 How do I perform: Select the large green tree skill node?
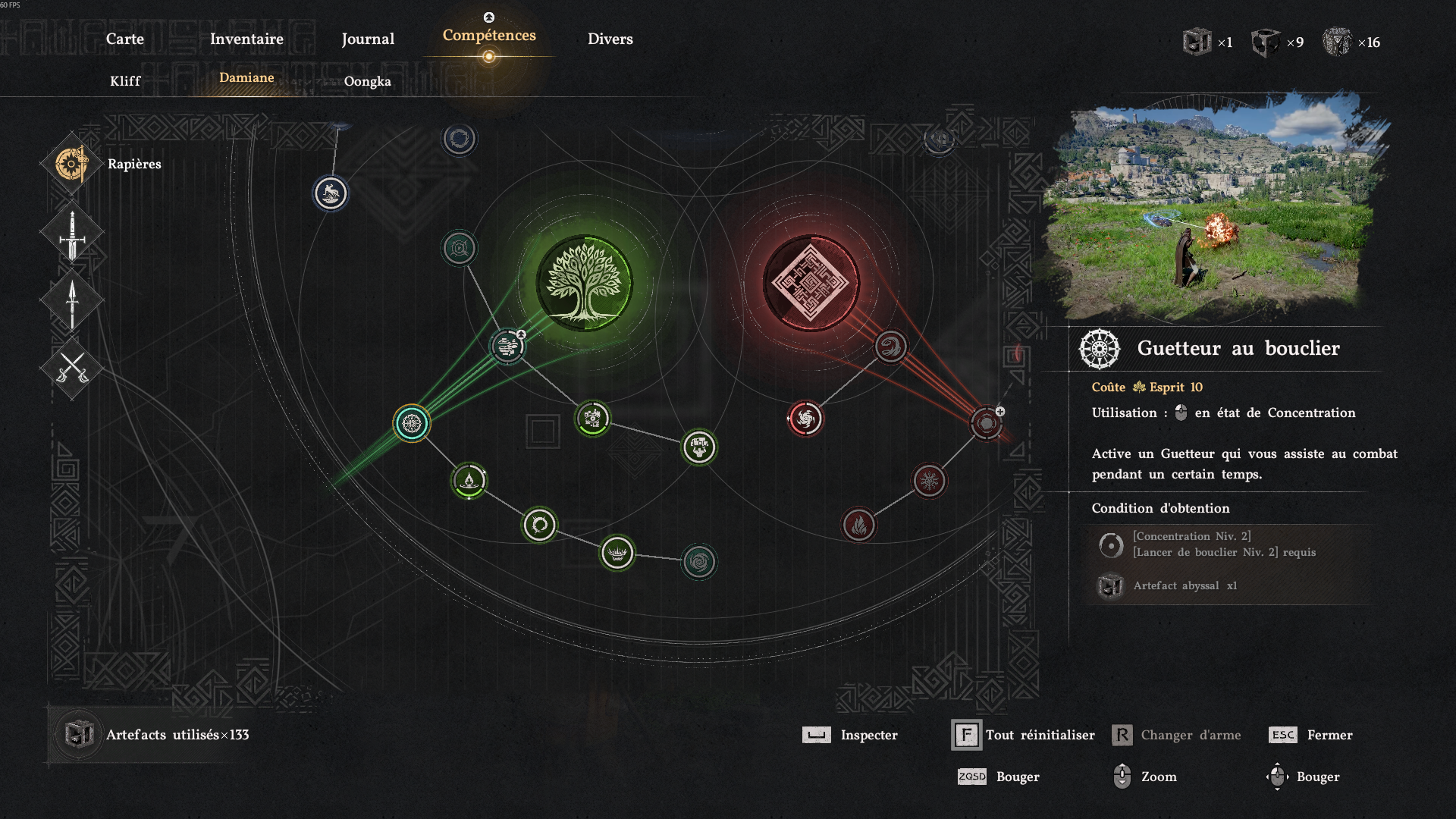click(x=584, y=283)
